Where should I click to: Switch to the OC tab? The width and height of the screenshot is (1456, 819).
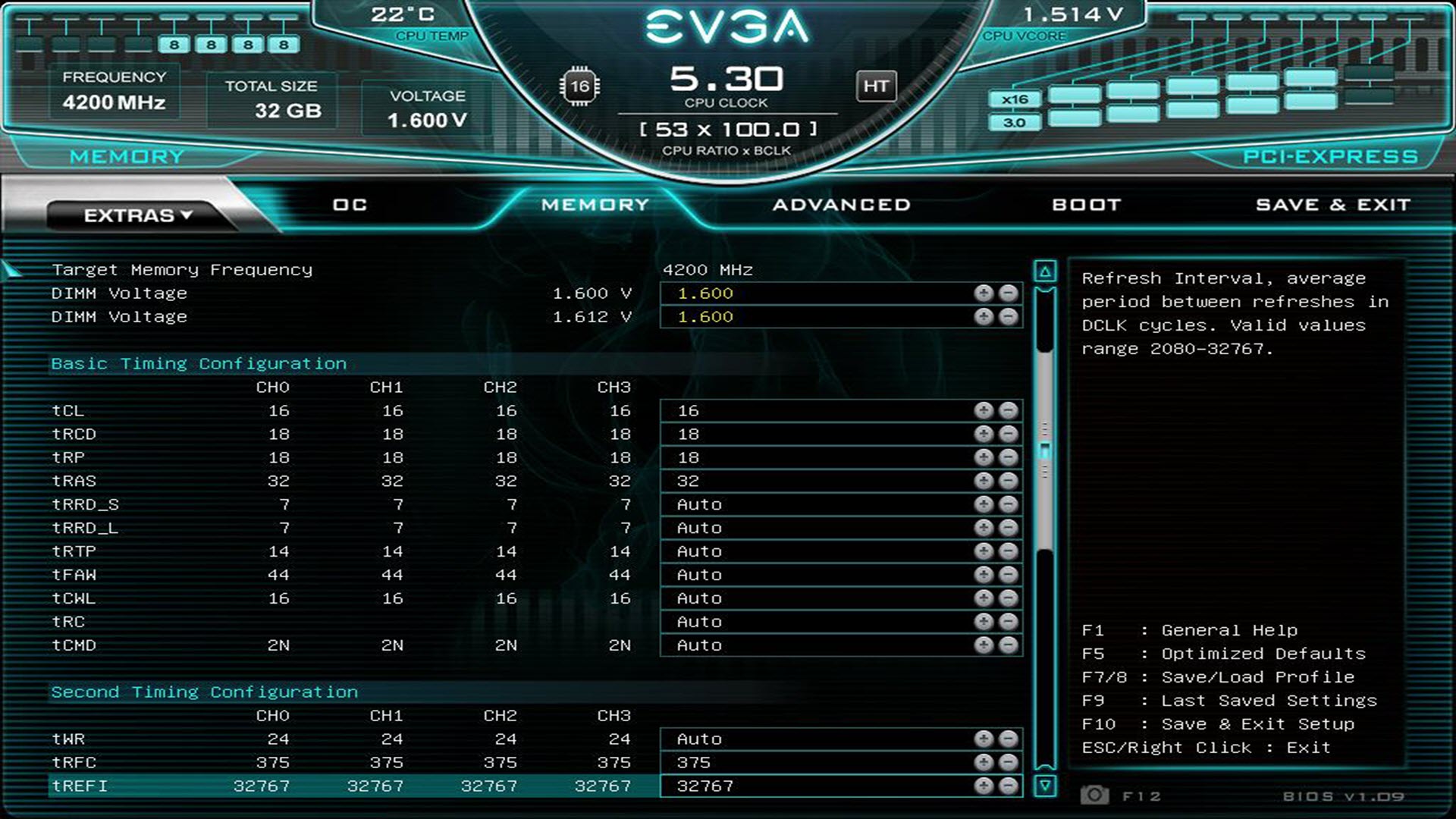(x=350, y=205)
